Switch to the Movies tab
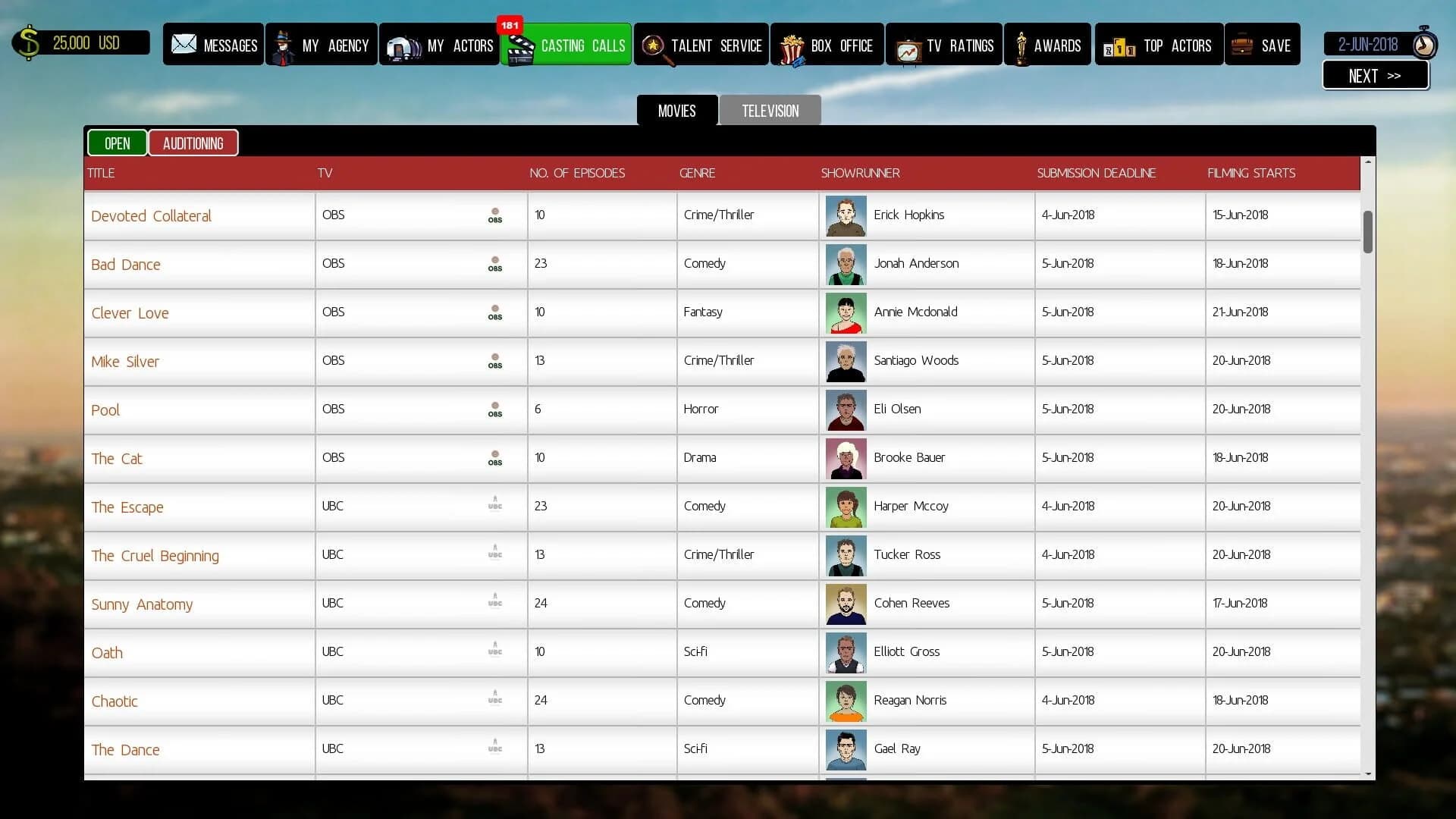1456x819 pixels. click(x=676, y=110)
